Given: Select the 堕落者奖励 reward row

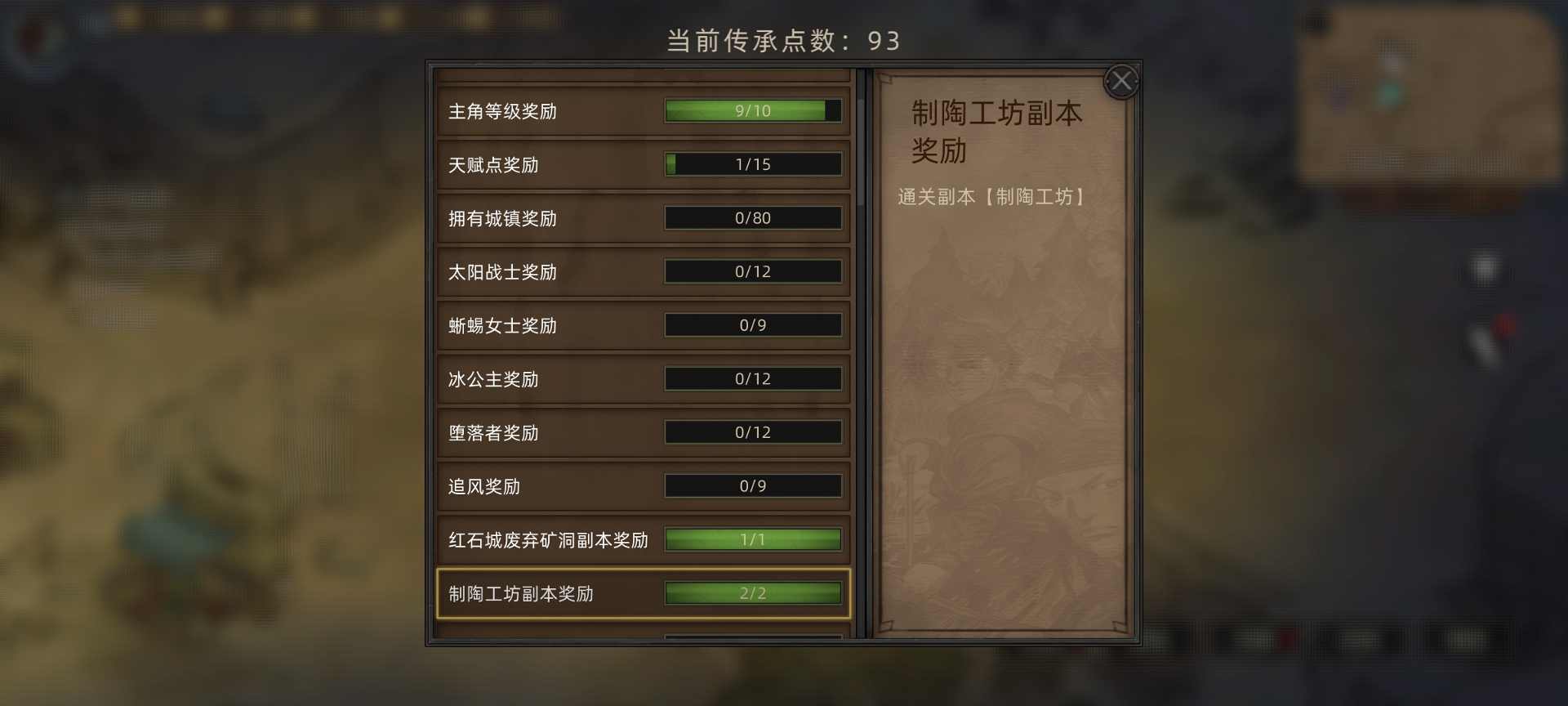Looking at the screenshot, I should [642, 432].
